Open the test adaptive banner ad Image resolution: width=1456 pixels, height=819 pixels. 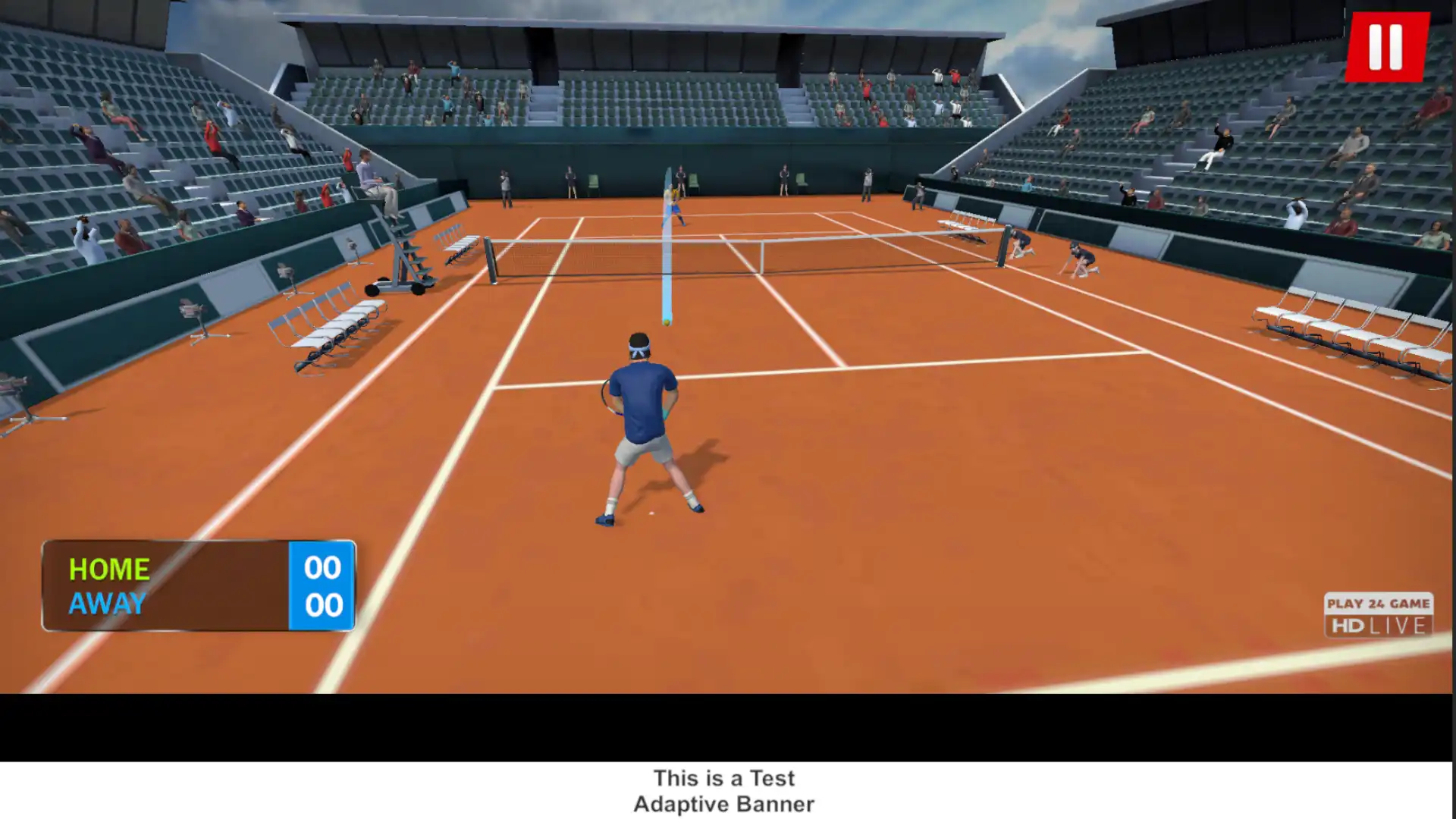point(724,790)
